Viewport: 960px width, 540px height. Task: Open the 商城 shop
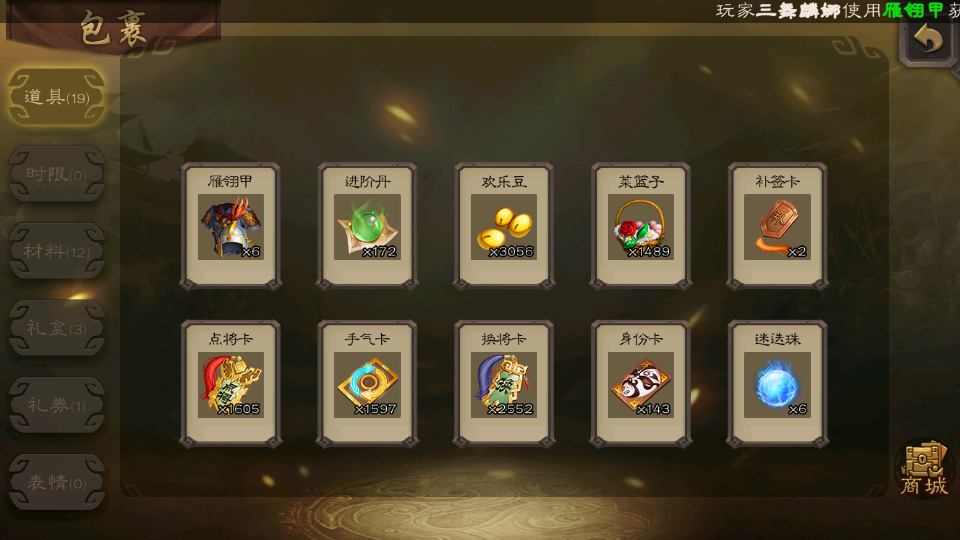coord(923,468)
